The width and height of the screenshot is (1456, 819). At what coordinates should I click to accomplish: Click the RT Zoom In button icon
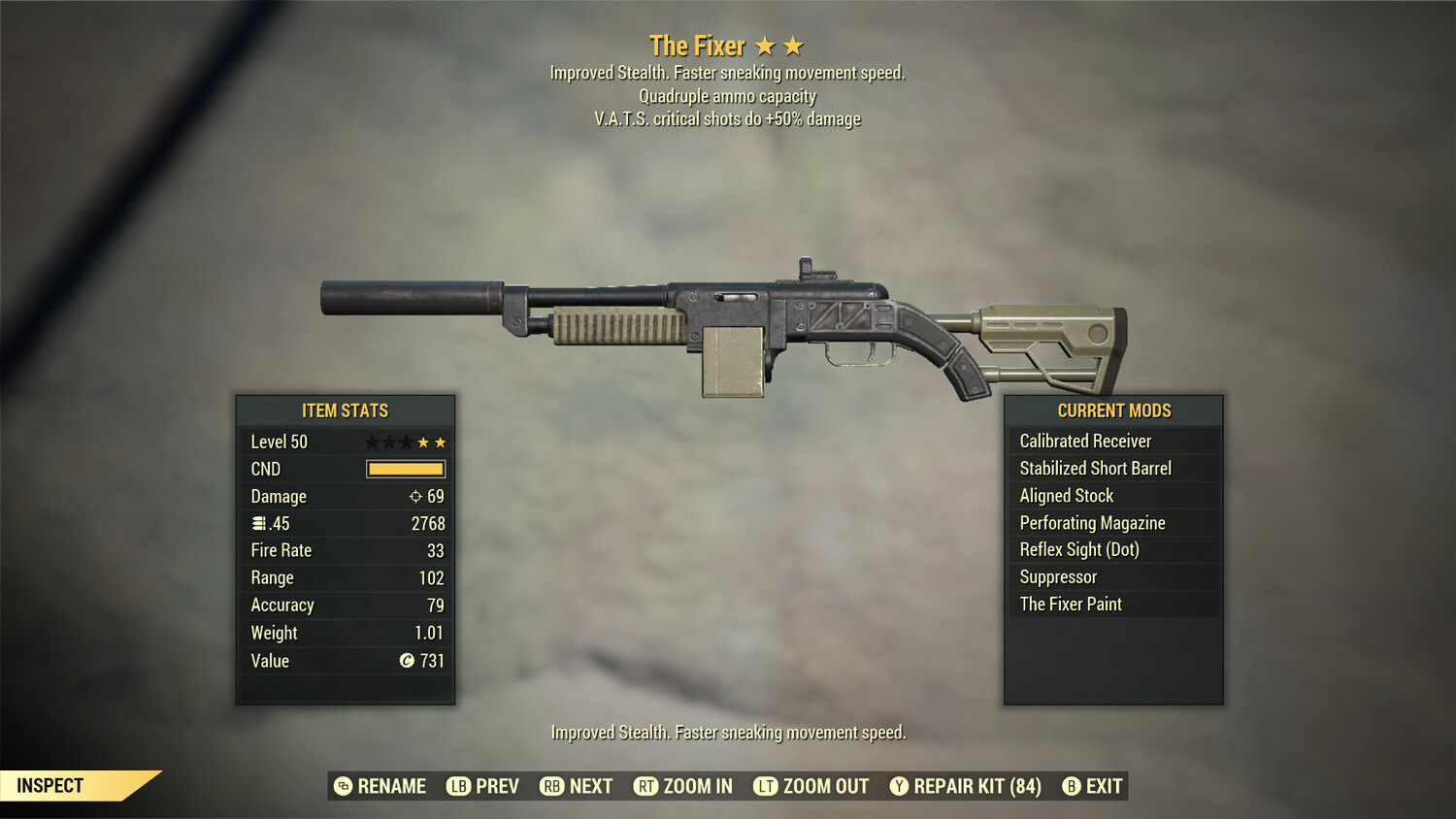pyautogui.click(x=646, y=786)
